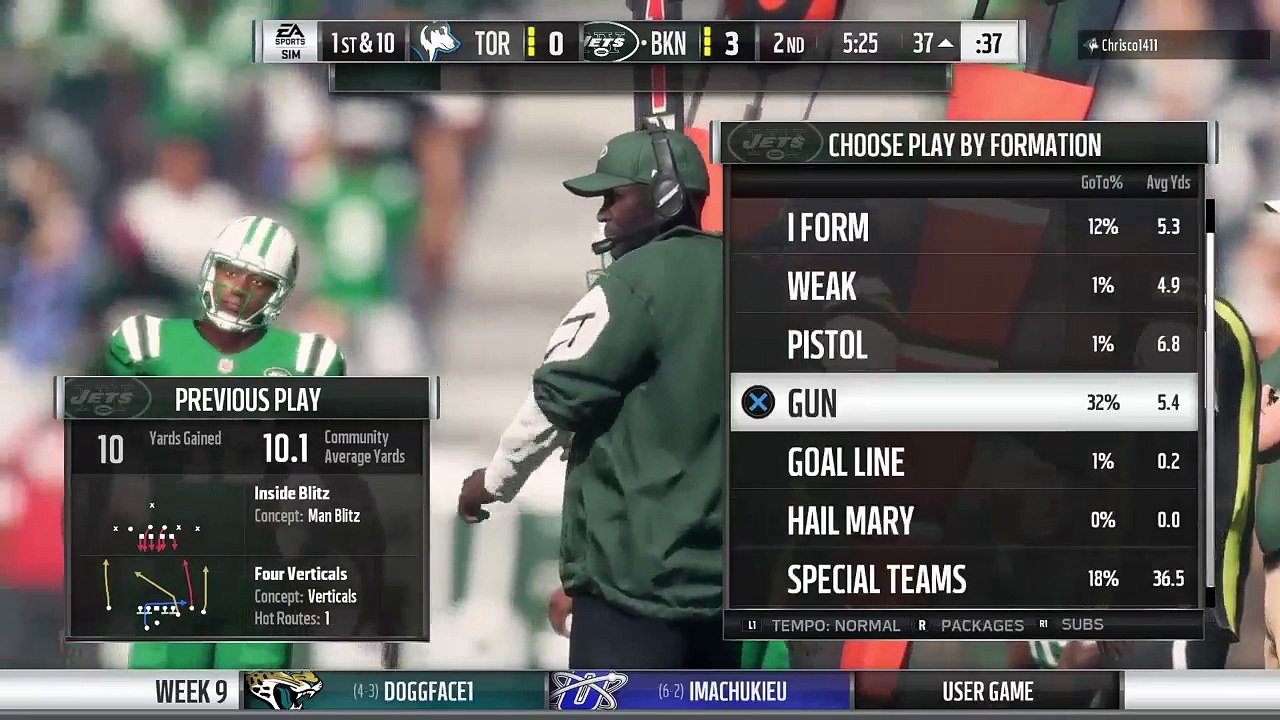Choose the Goal Line formation

pos(963,462)
